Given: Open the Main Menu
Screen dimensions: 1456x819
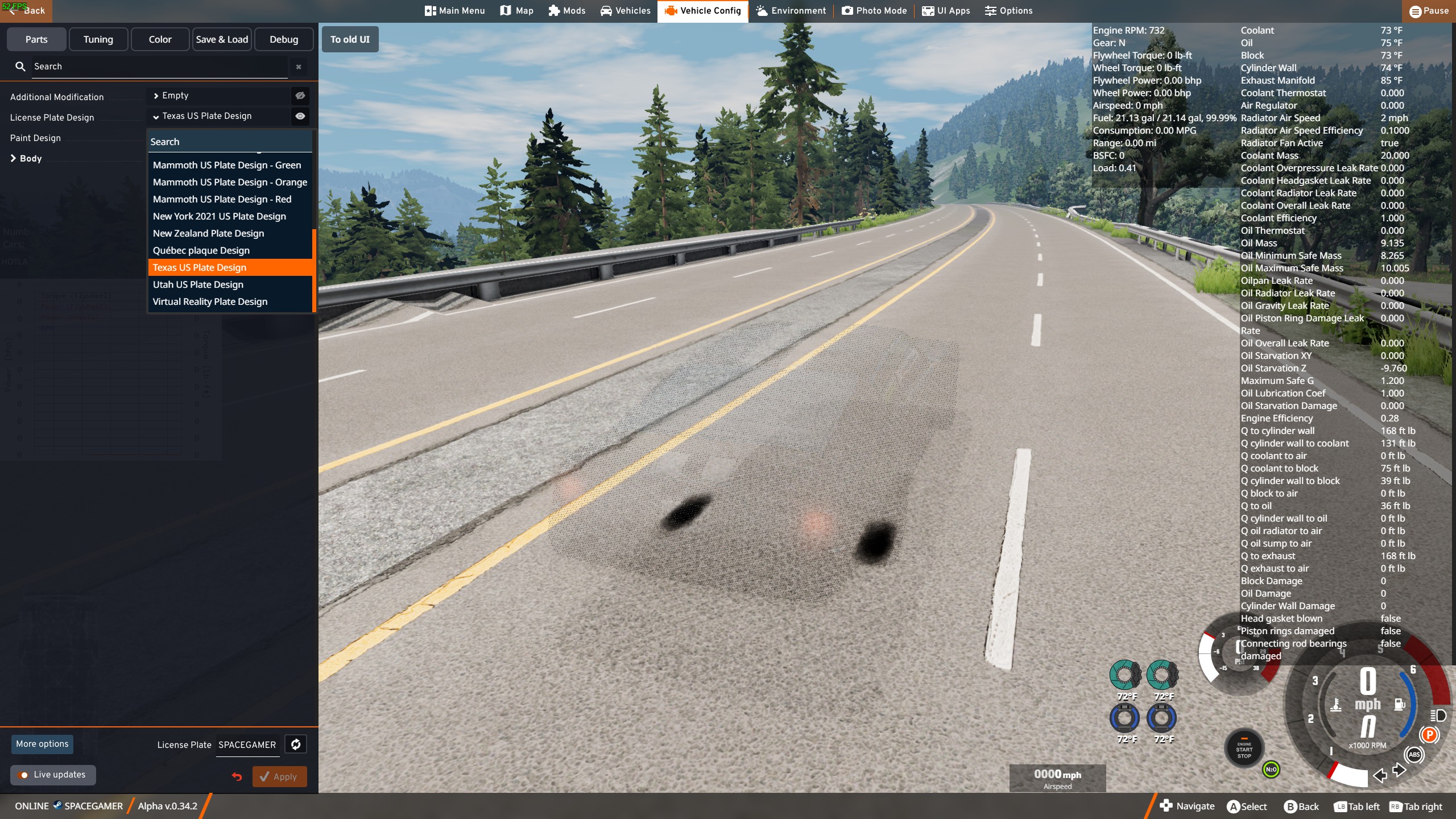Looking at the screenshot, I should (x=454, y=11).
